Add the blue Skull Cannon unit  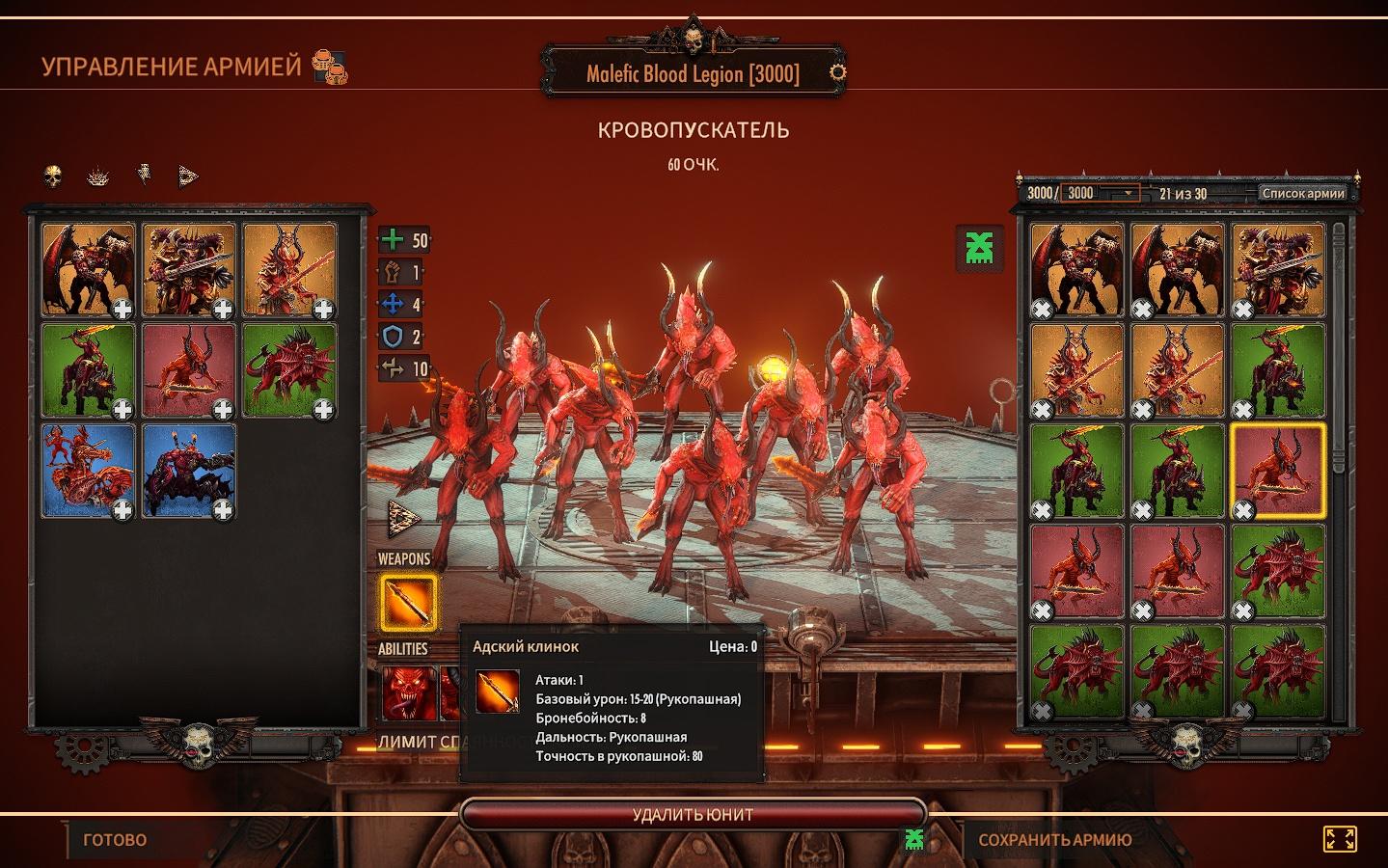pos(190,470)
